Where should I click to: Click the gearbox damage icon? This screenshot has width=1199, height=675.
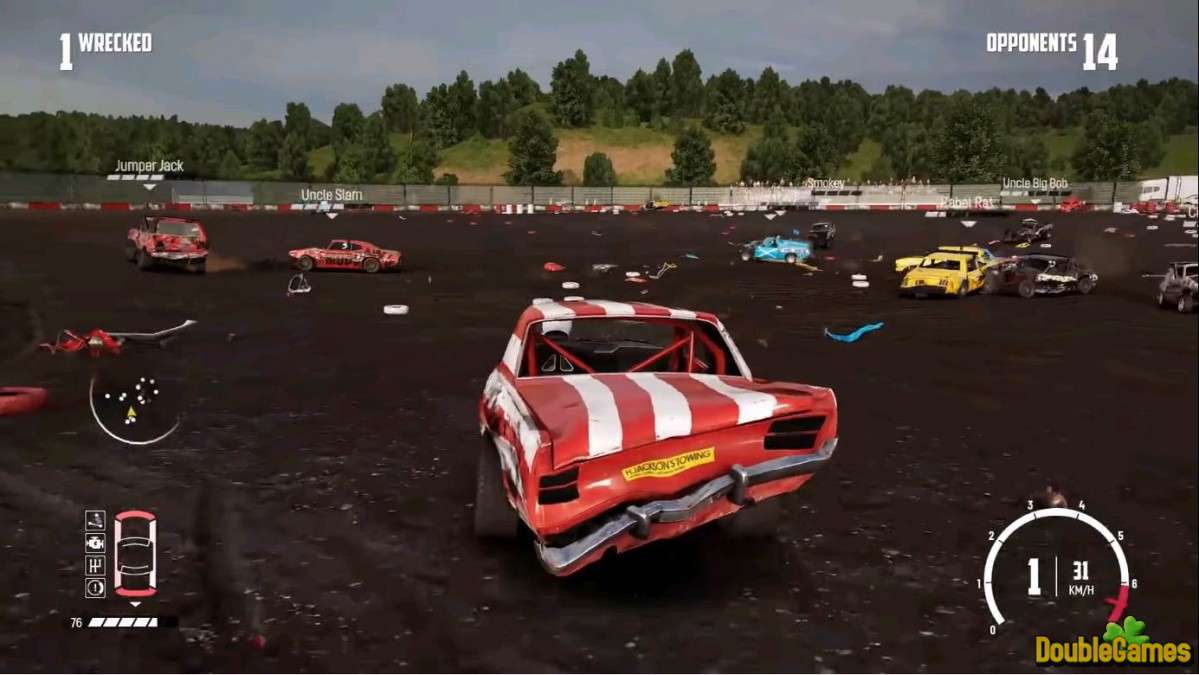tap(95, 565)
